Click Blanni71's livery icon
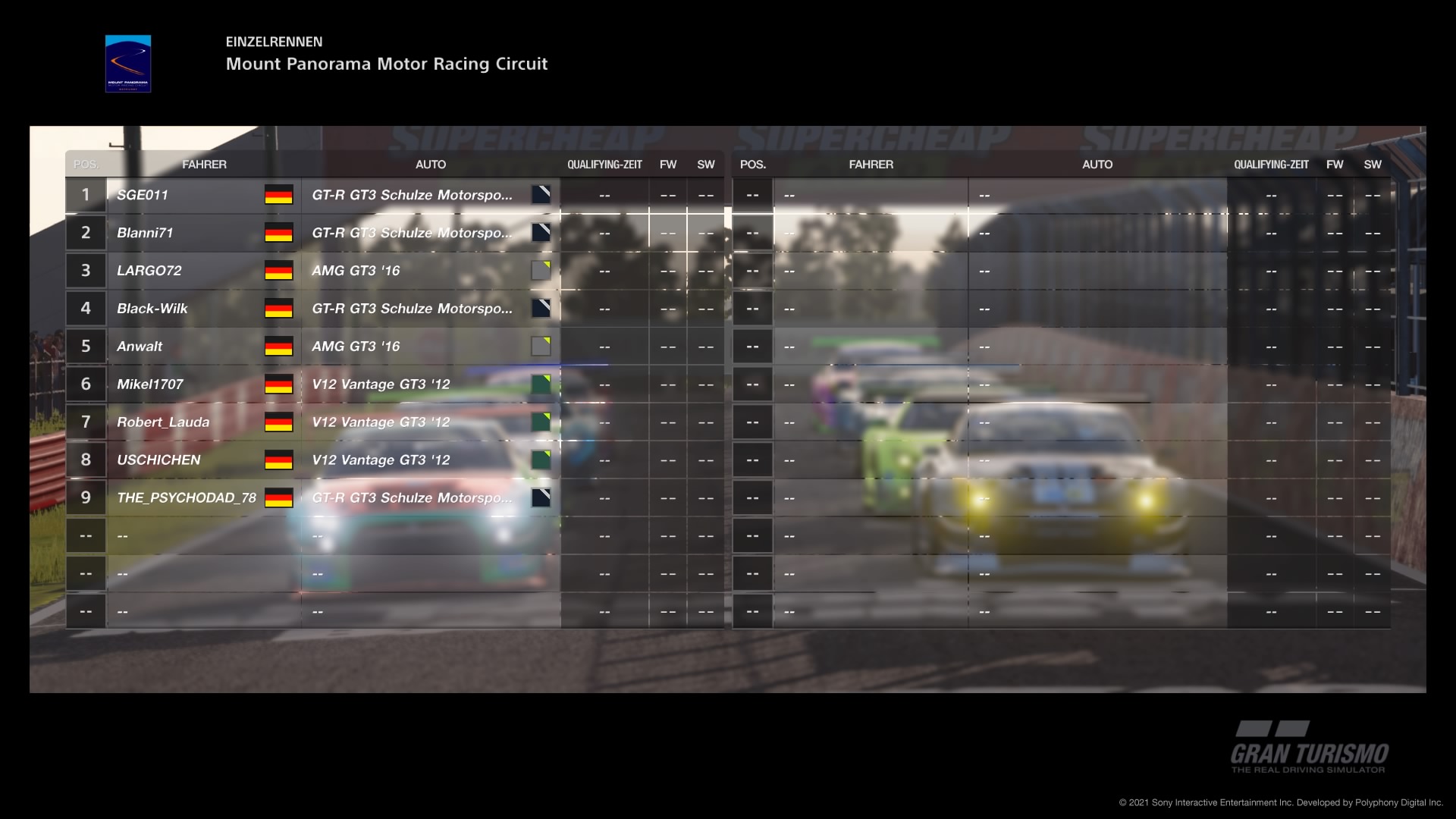The height and width of the screenshot is (819, 1456). tap(540, 233)
